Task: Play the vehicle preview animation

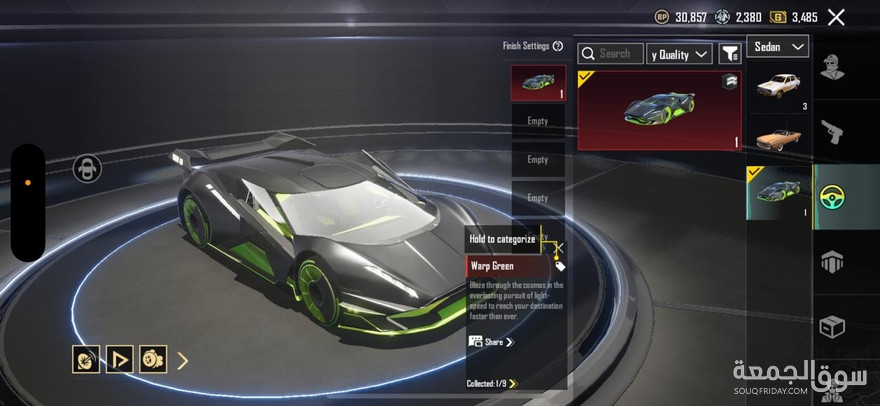Action: [120, 359]
